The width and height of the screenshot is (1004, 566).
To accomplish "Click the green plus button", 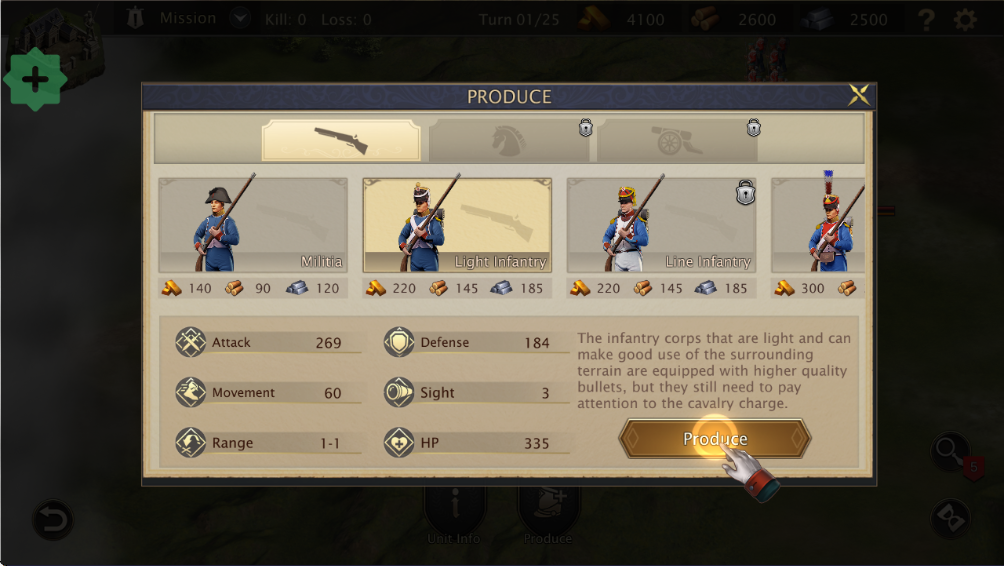I will [35, 79].
